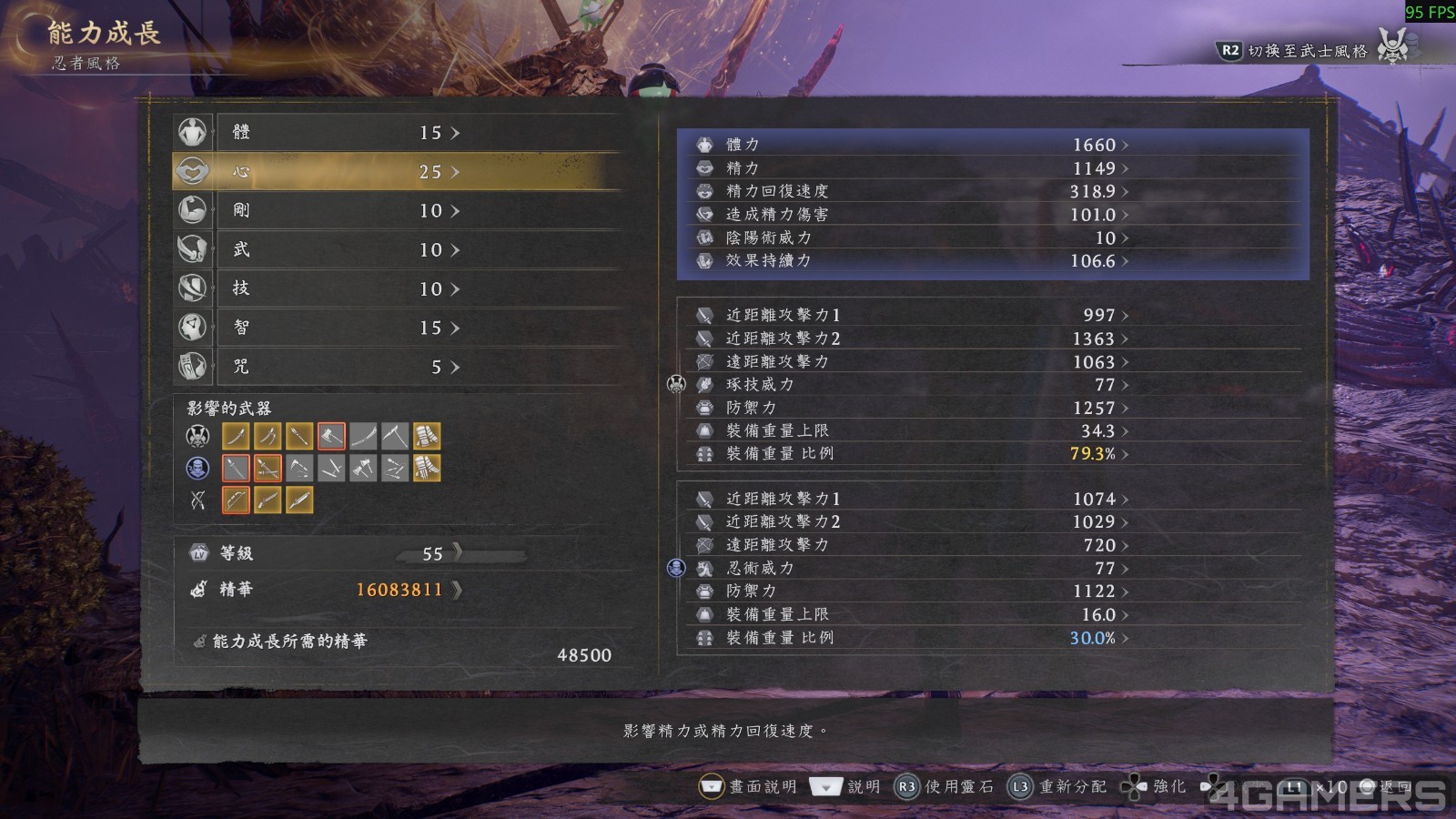Click the samurai helmet icon beside the weapon grid
Image resolution: width=1456 pixels, height=819 pixels.
(196, 436)
